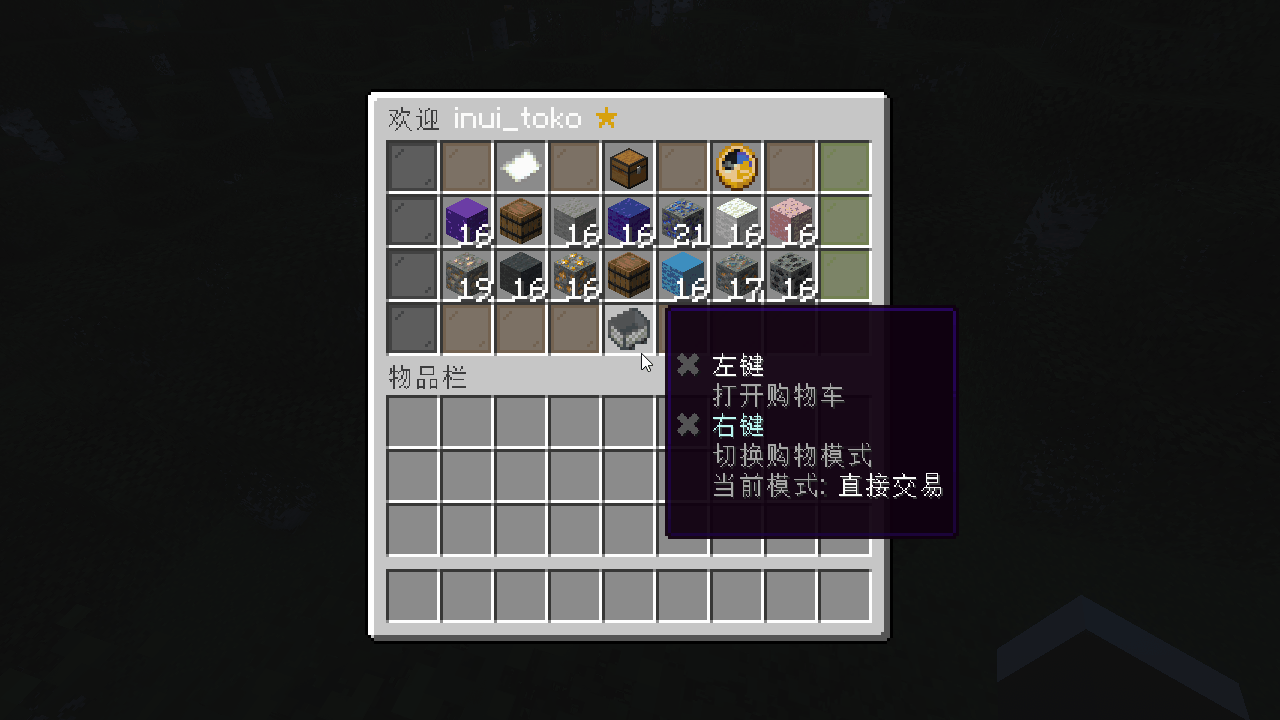Click the coal ore item in row three

pos(790,275)
